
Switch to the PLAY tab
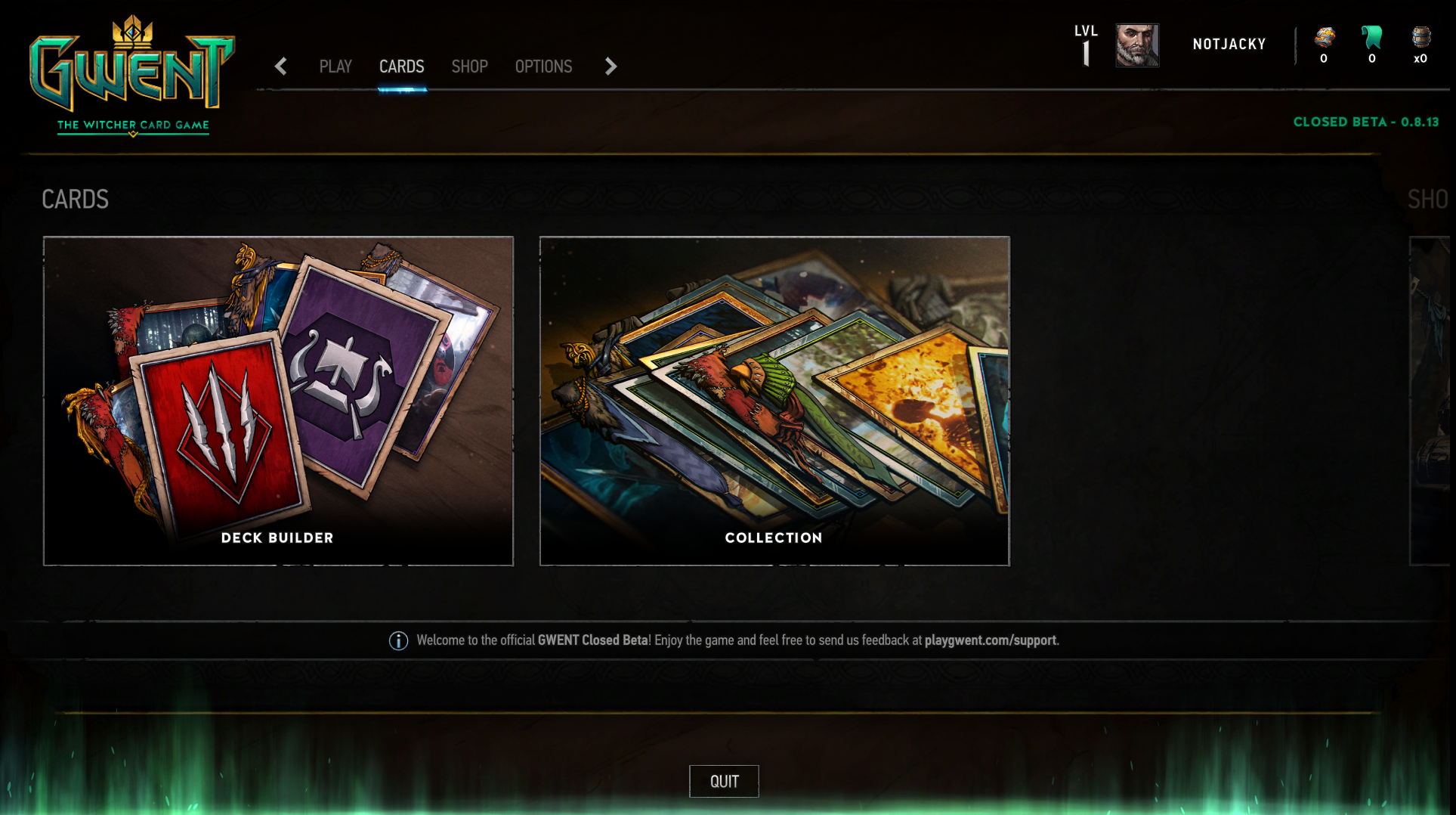335,67
